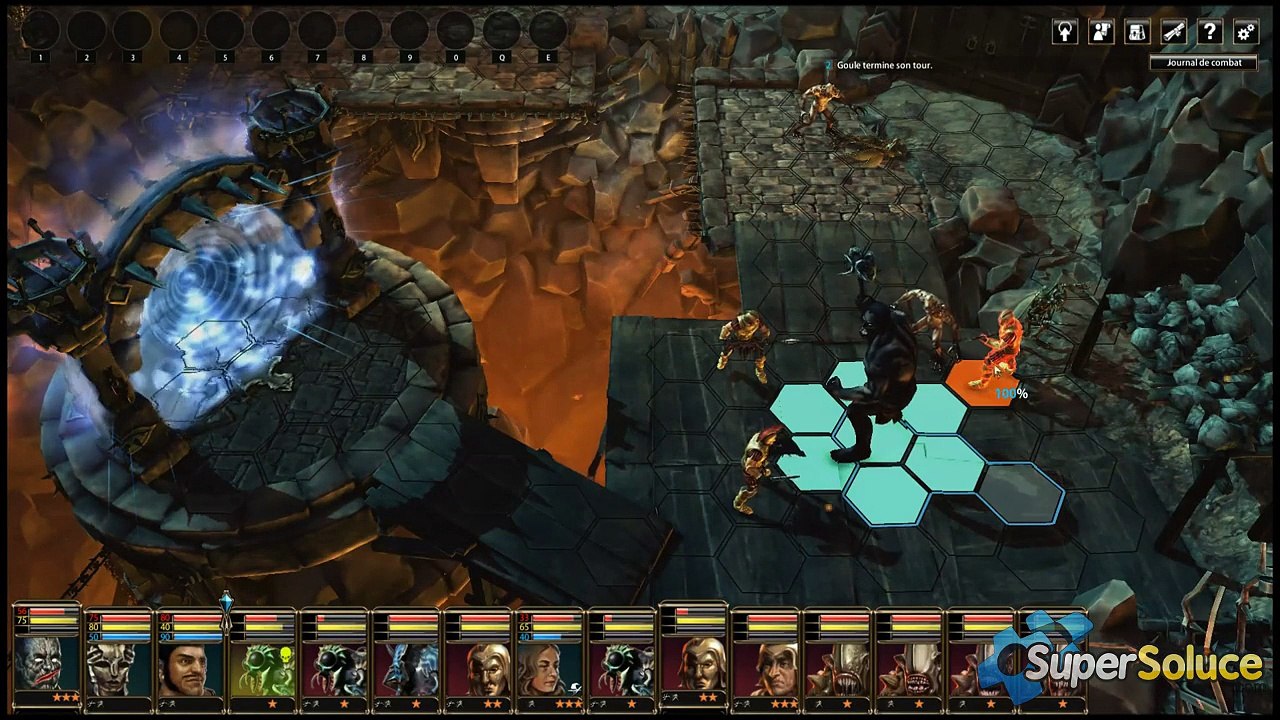Select the mustached man's portrait
The height and width of the screenshot is (720, 1280).
(191, 667)
